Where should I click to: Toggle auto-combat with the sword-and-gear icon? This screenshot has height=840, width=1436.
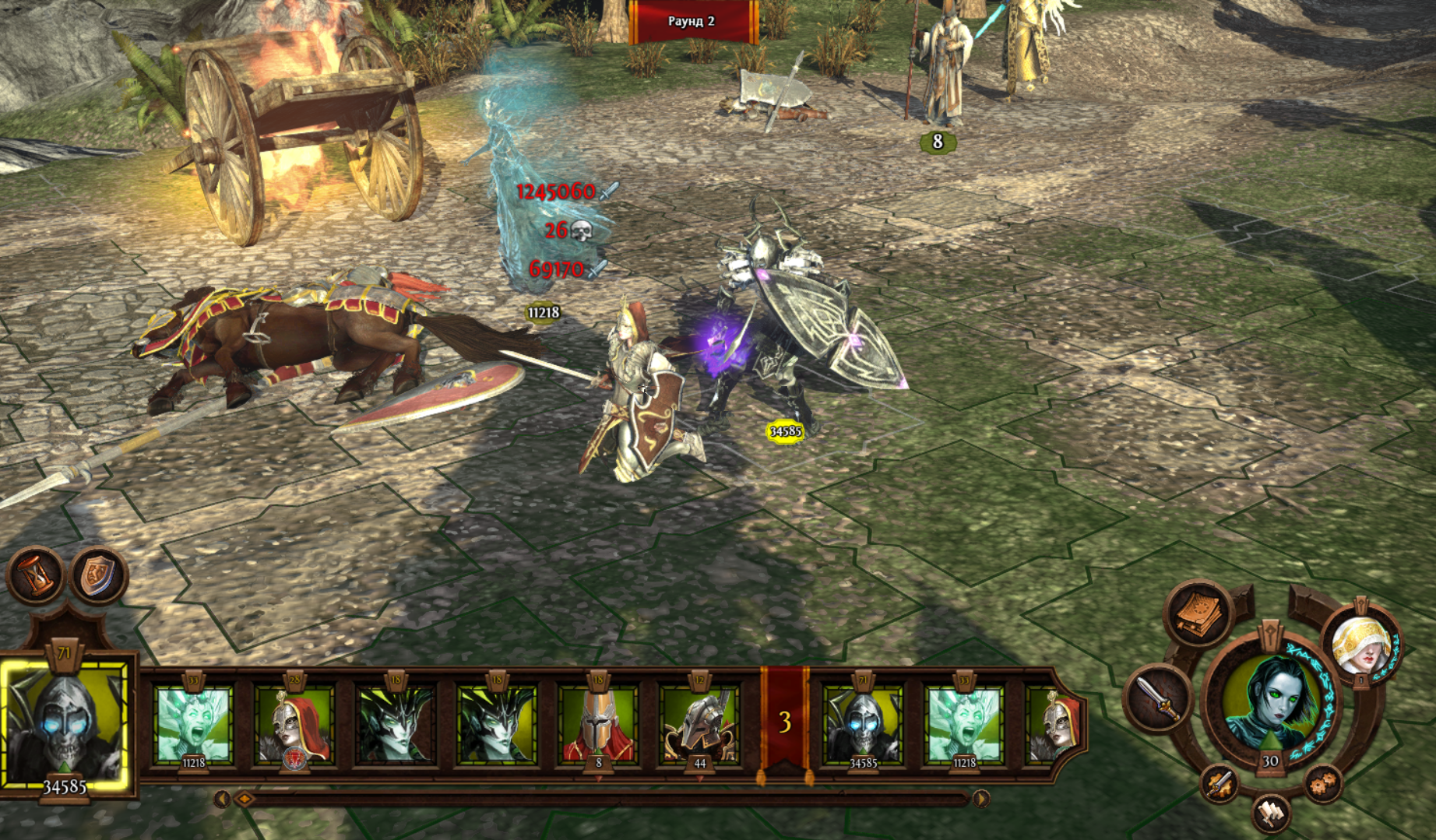(1220, 784)
